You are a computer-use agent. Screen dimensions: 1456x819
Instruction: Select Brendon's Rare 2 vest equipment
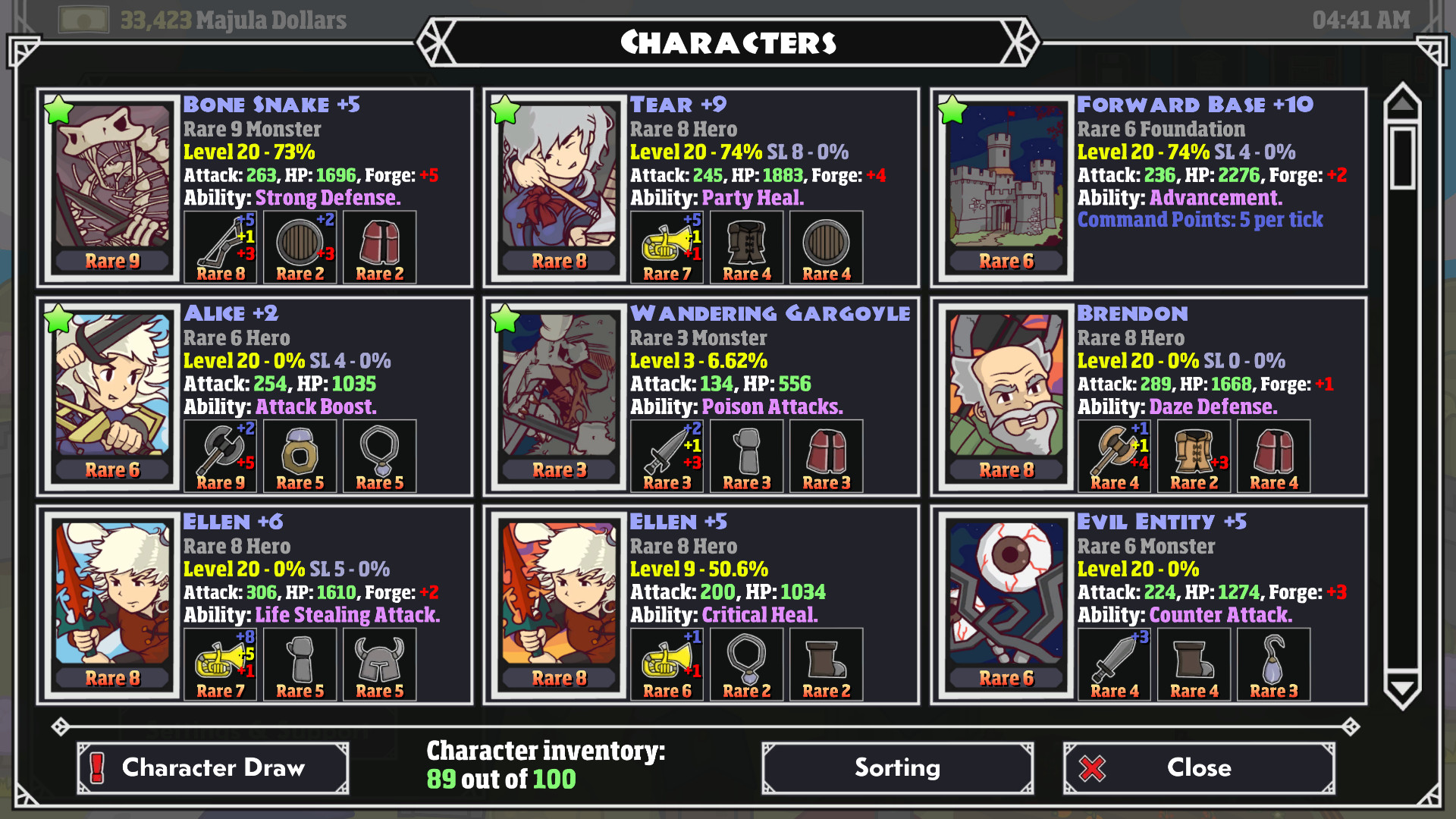(1194, 453)
